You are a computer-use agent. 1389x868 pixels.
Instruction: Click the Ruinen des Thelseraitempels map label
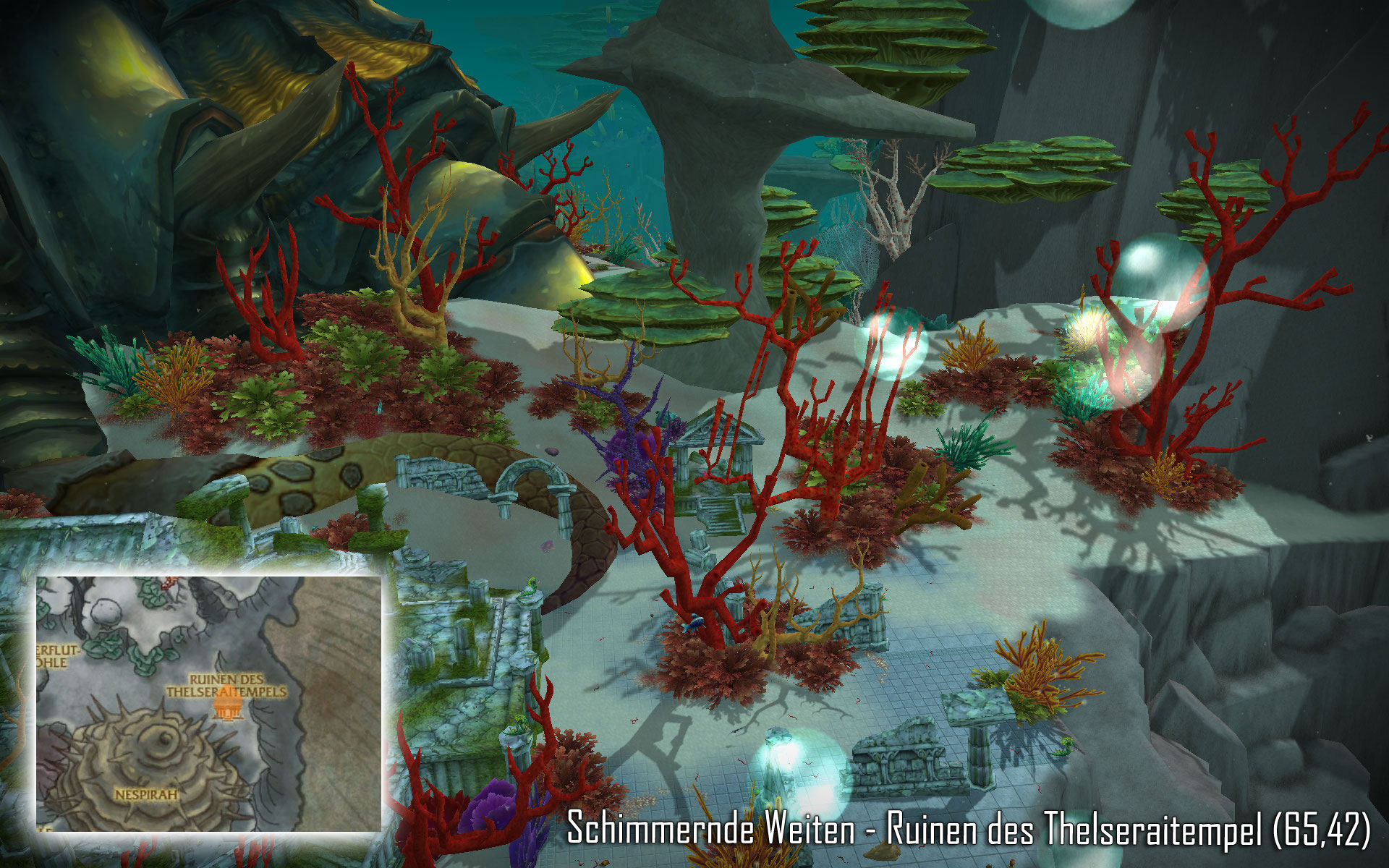[226, 685]
